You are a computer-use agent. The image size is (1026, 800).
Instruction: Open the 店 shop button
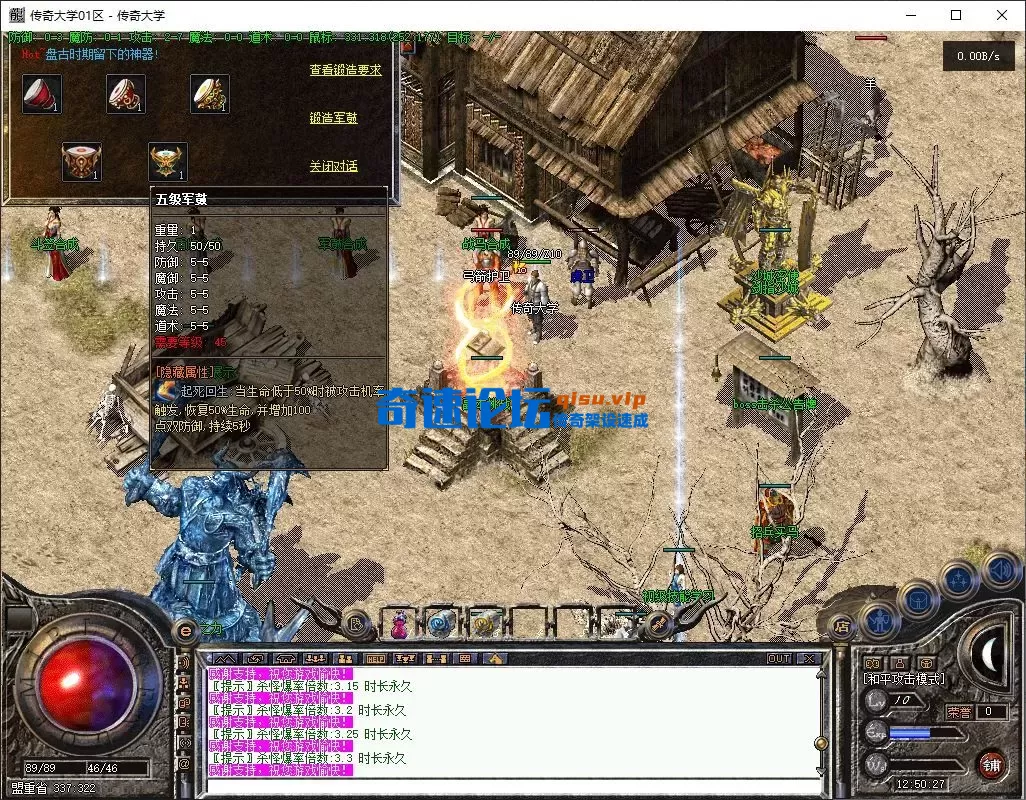coord(843,627)
